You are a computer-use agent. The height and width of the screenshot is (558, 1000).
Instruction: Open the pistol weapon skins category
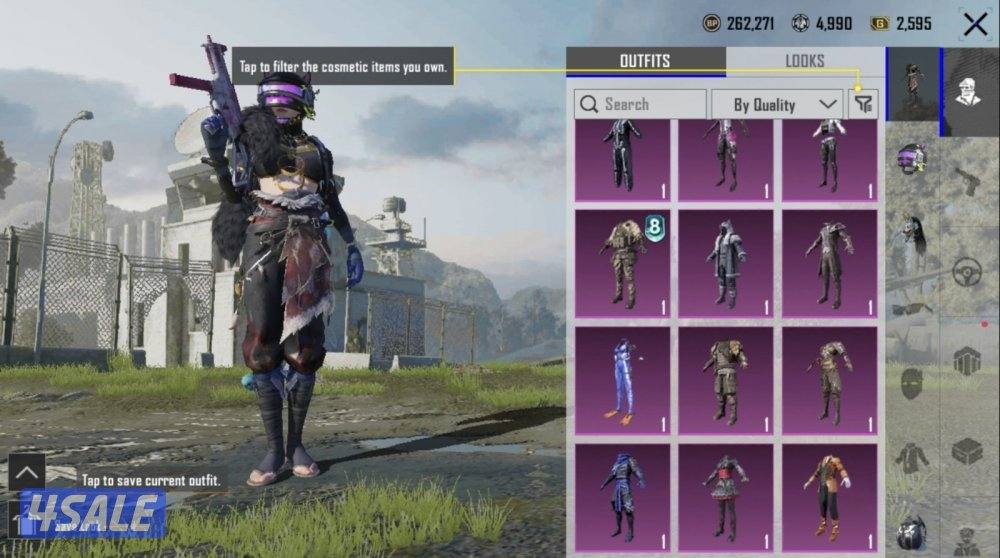[x=966, y=182]
